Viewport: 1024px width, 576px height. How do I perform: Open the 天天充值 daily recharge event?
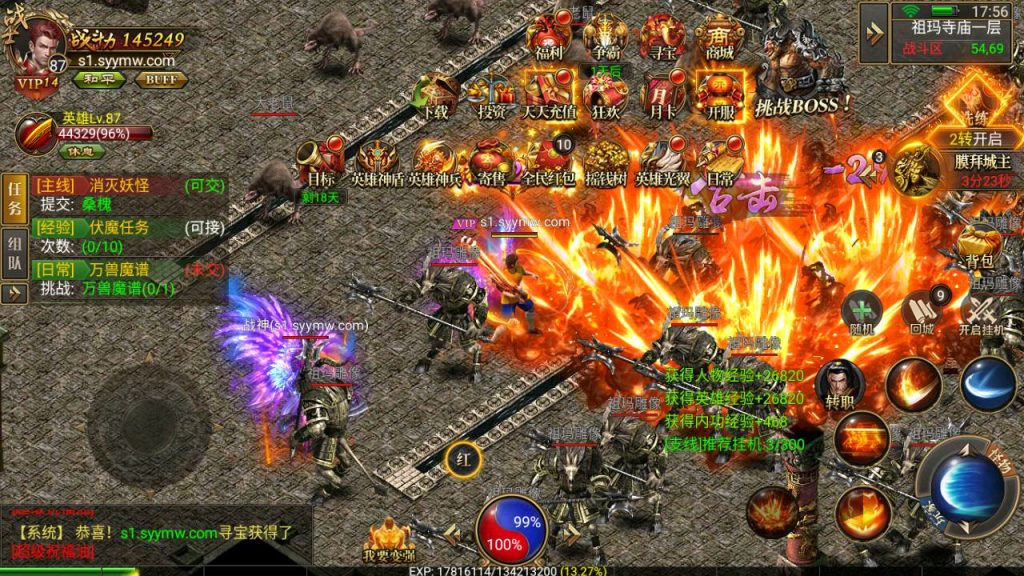[549, 97]
